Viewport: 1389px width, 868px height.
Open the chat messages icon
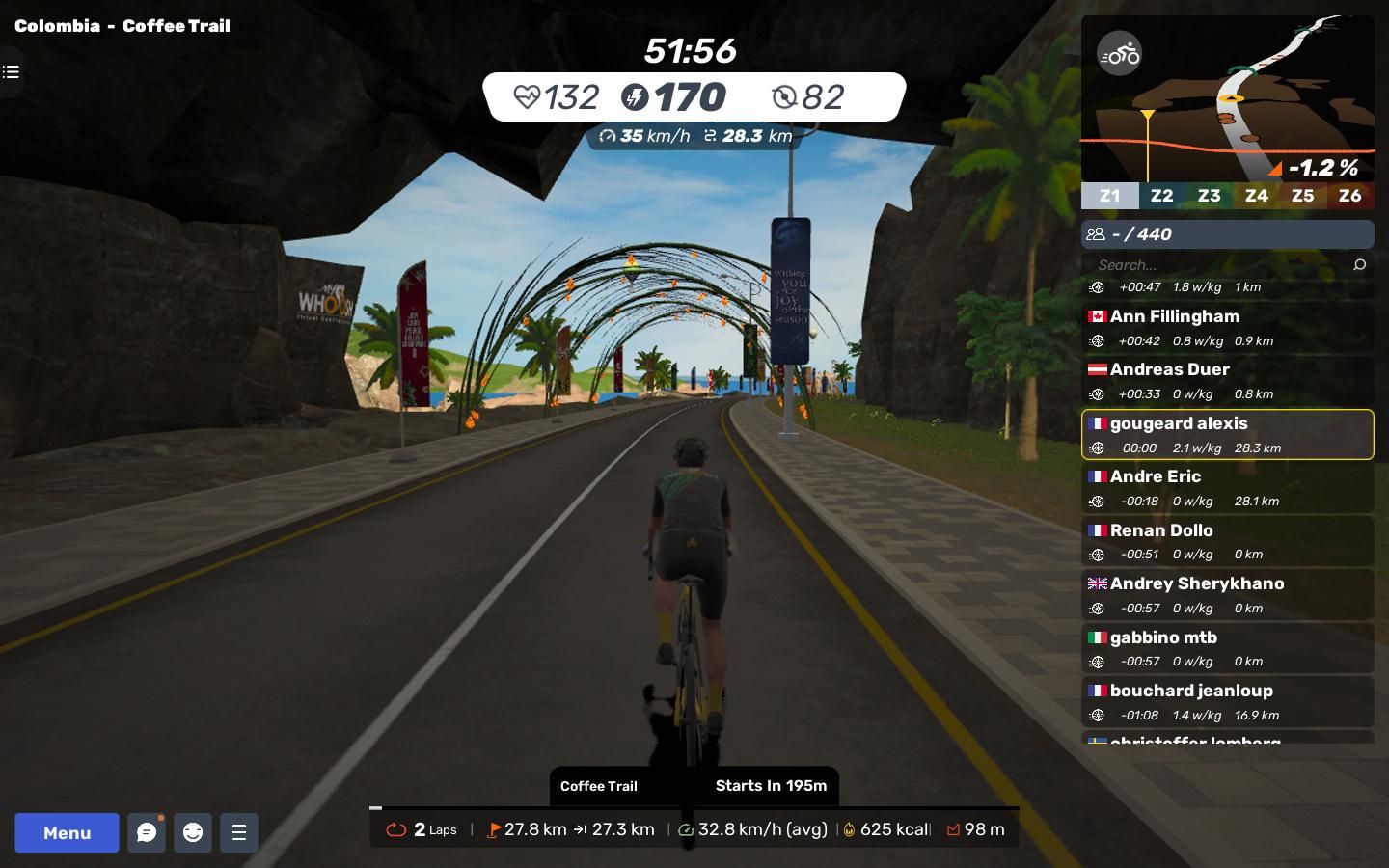coord(147,832)
